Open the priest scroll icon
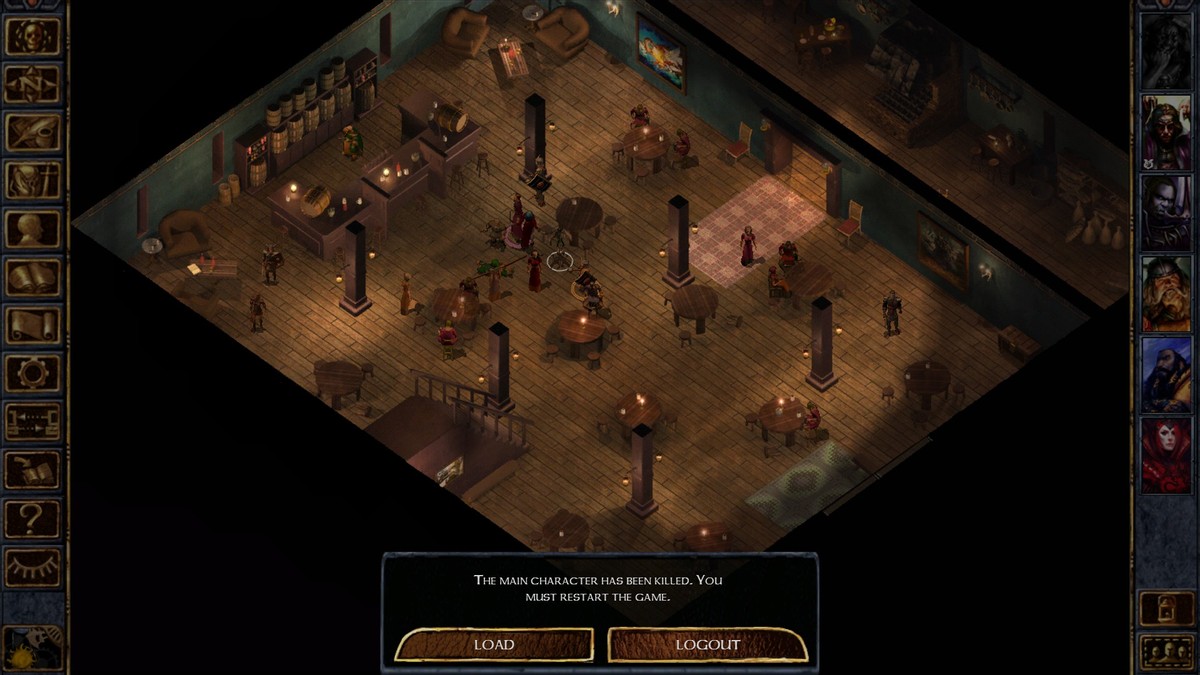1200x675 pixels. (33, 325)
